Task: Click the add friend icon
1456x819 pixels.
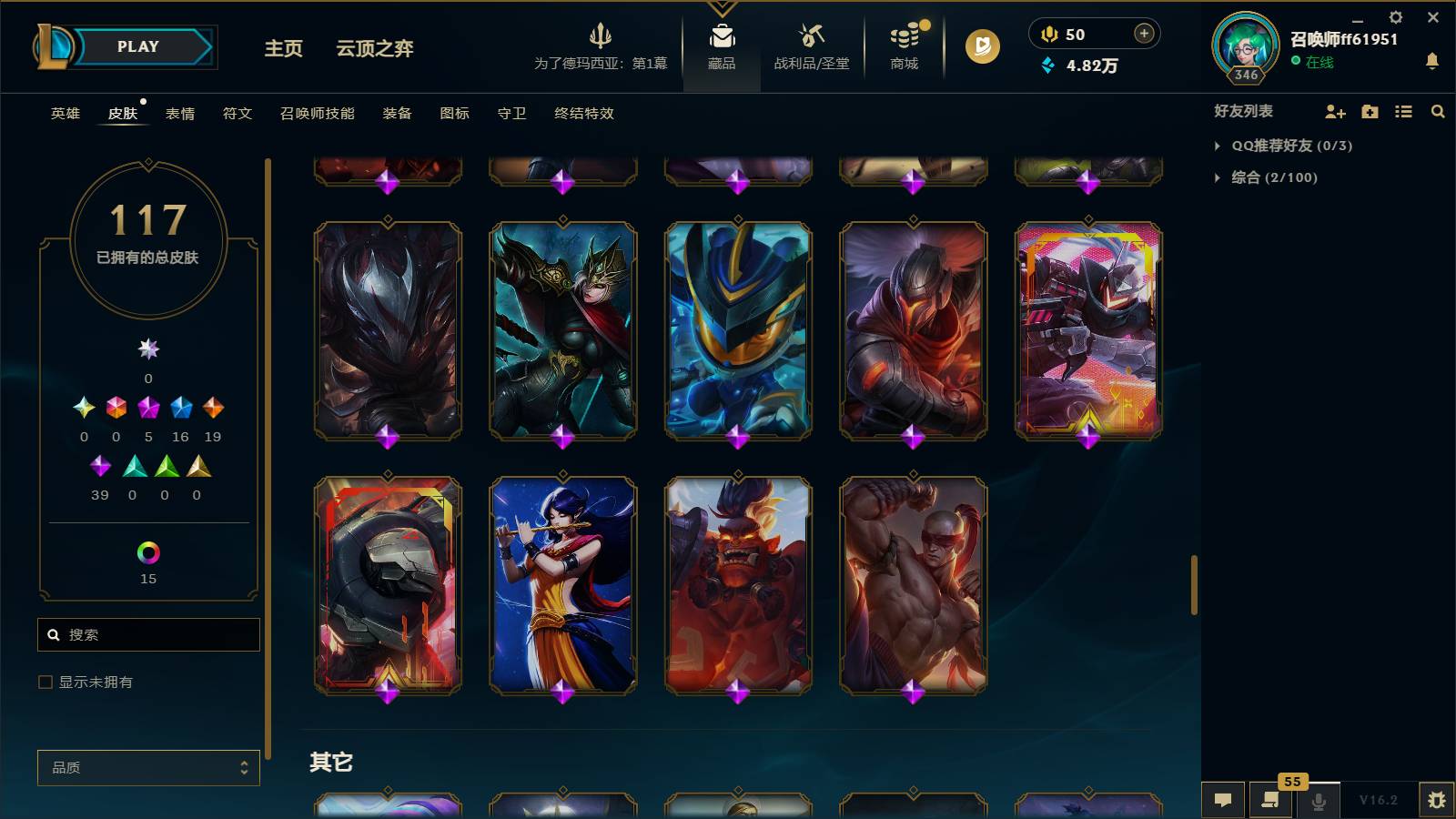Action: [x=1335, y=111]
